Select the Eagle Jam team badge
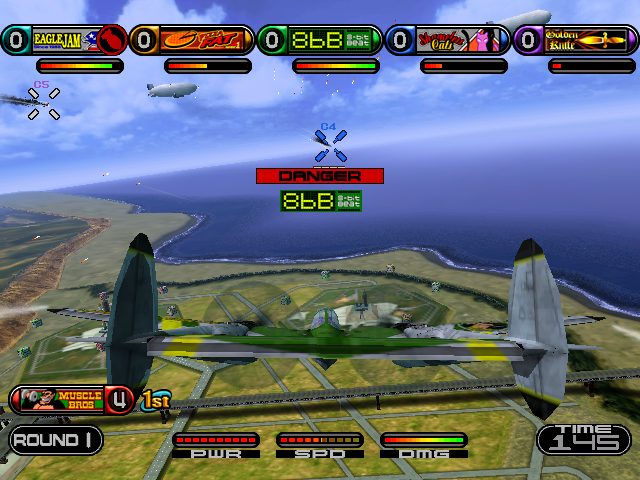Image resolution: width=640 pixels, height=480 pixels. pyautogui.click(x=78, y=40)
